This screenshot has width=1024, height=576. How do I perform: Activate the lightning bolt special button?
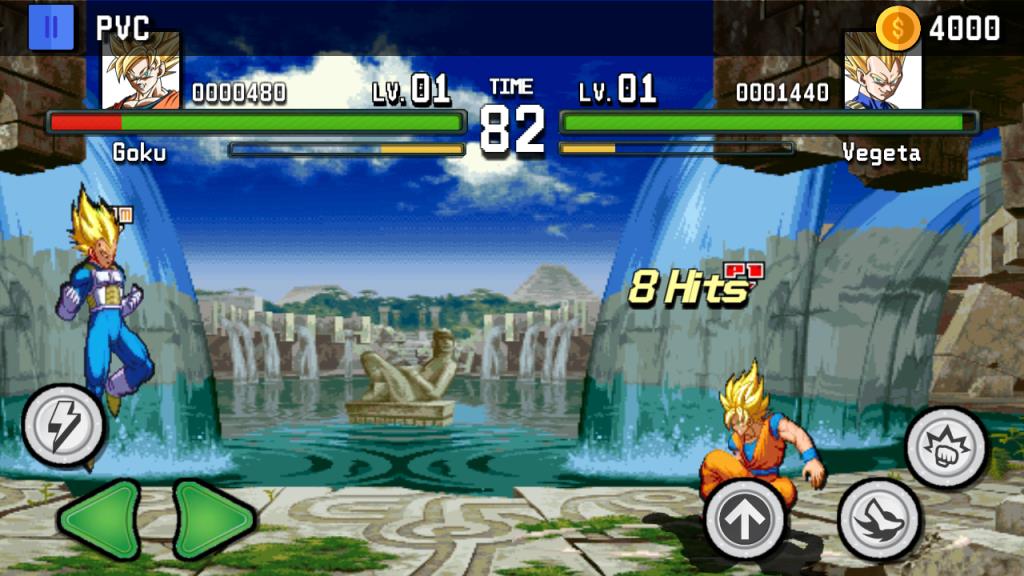click(64, 426)
